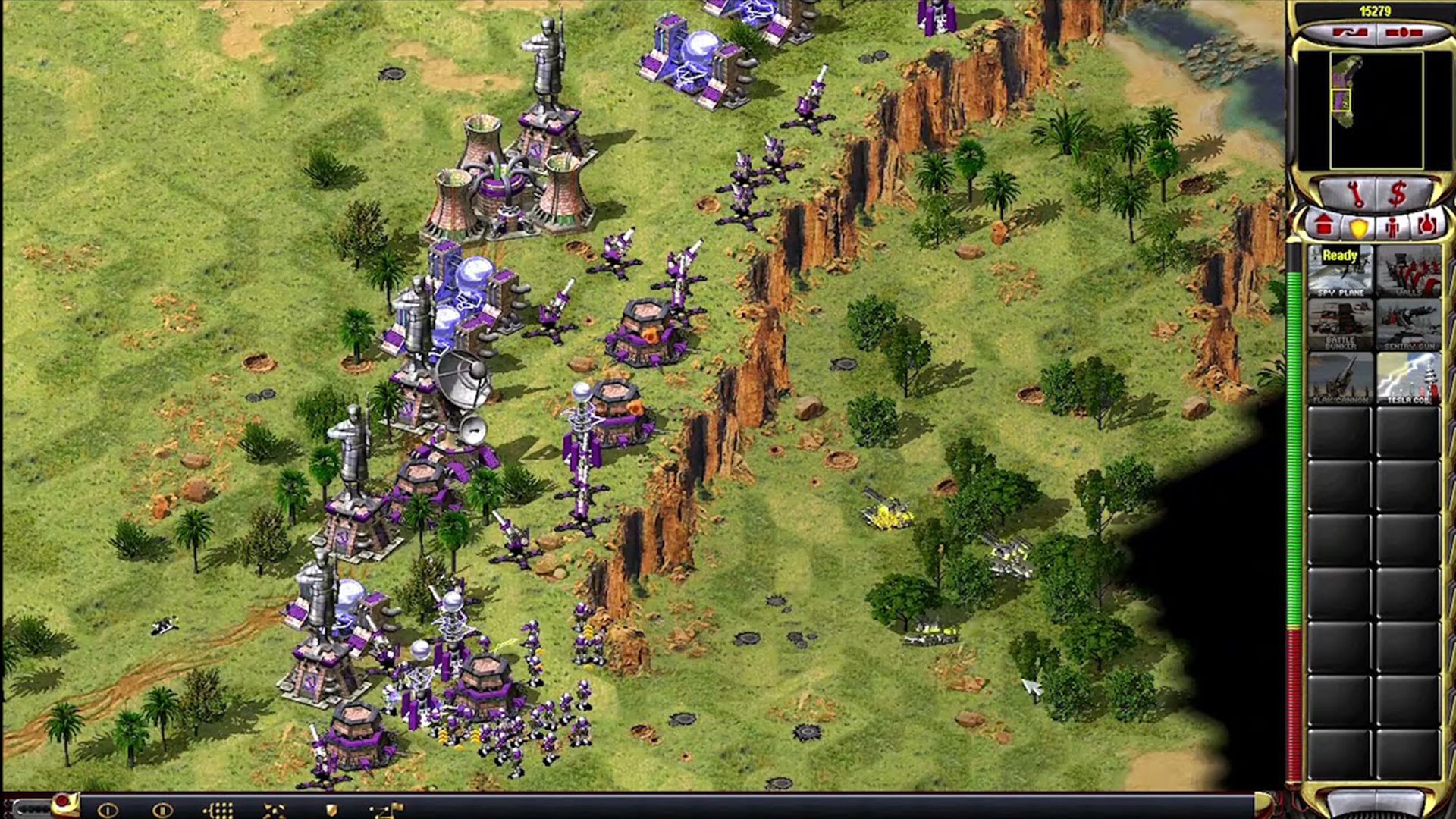1456x819 pixels.
Task: Select the Spy Plane ready icon
Action: (x=1340, y=271)
